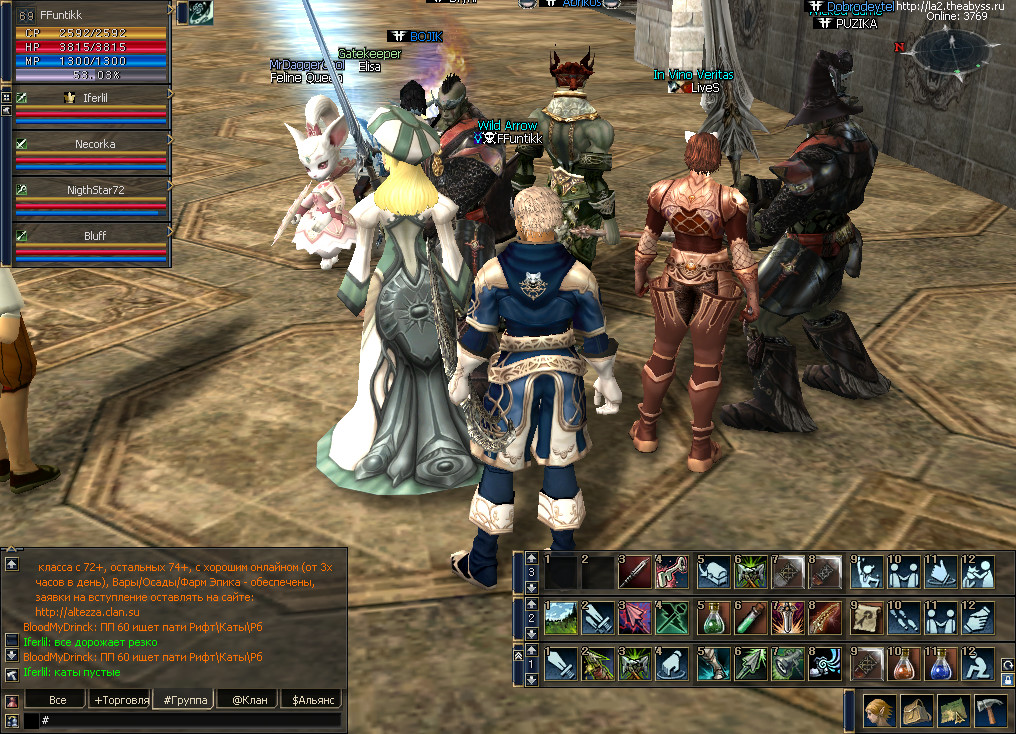Select the #Группа chat tab
1016x734 pixels.
tap(183, 700)
